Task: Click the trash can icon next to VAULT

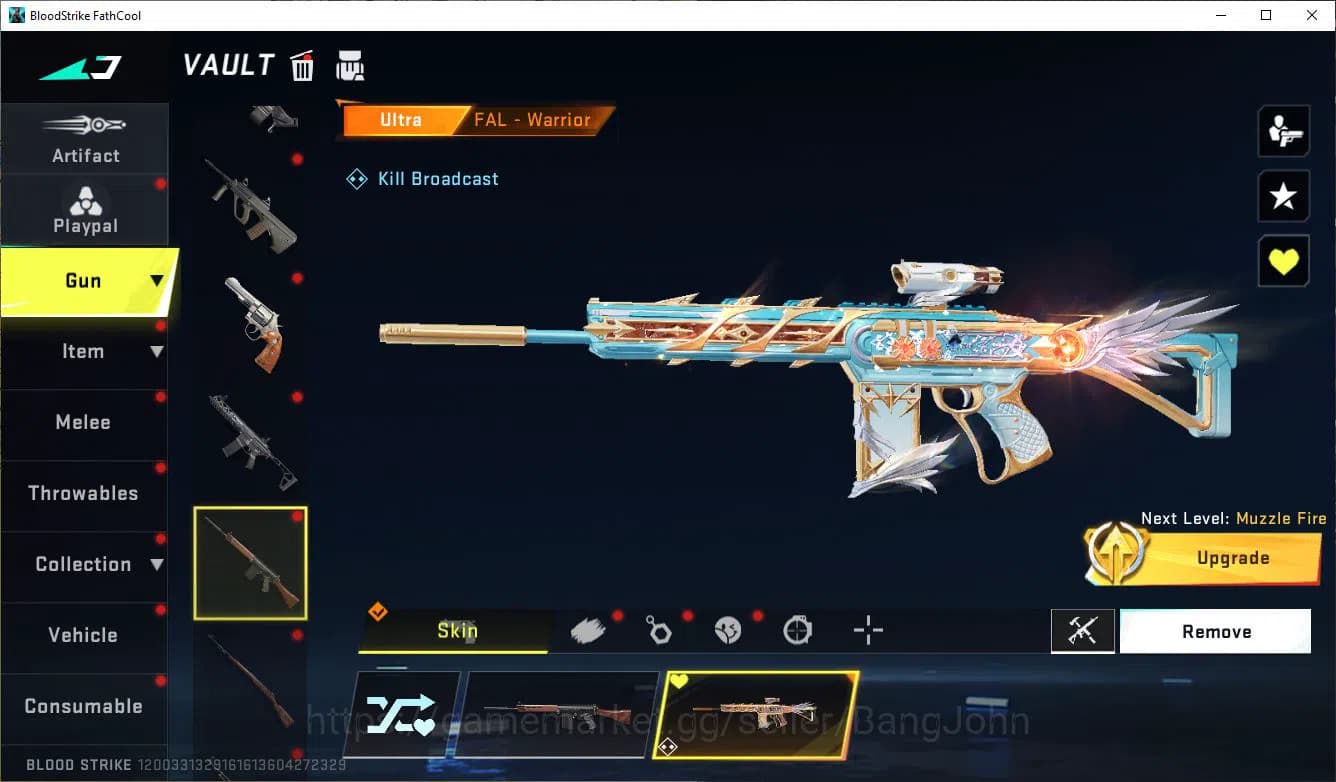Action: (301, 66)
